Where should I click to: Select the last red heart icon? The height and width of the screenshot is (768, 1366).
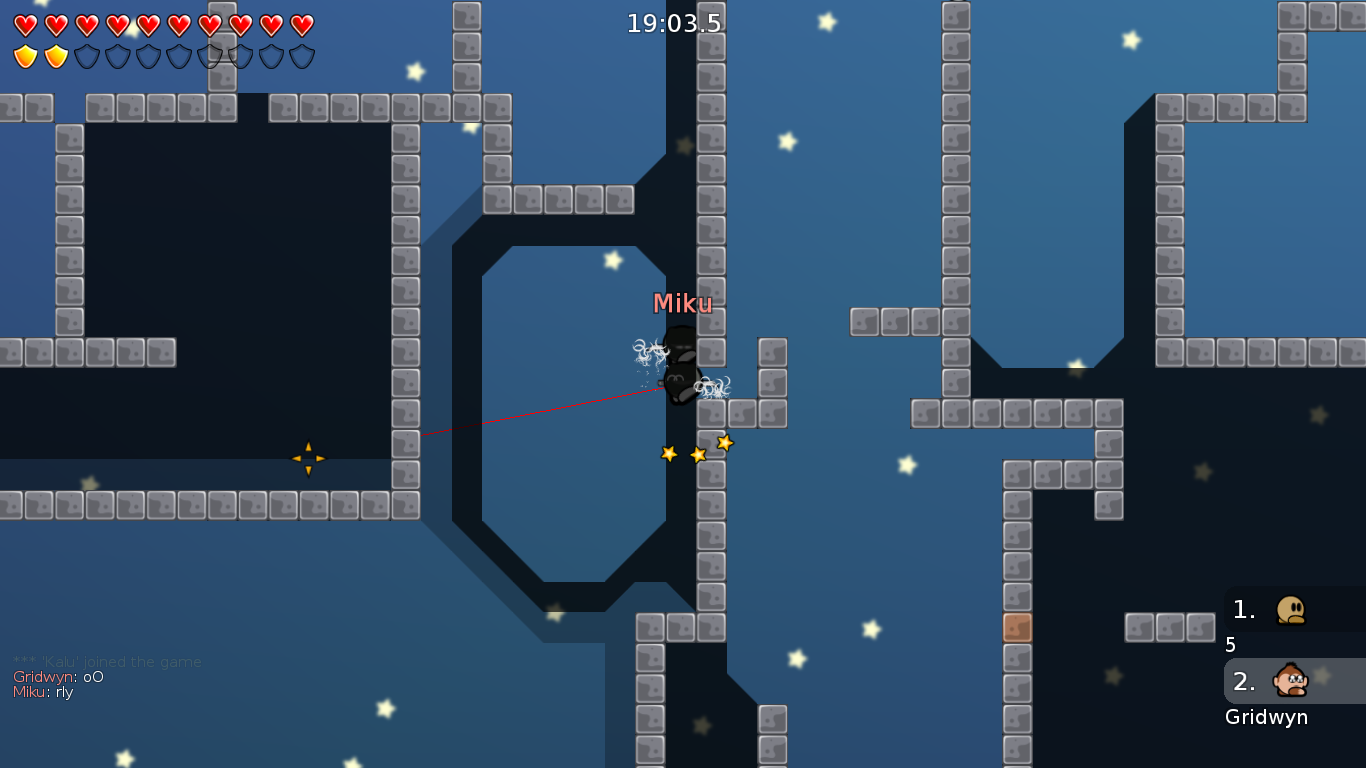303,24
